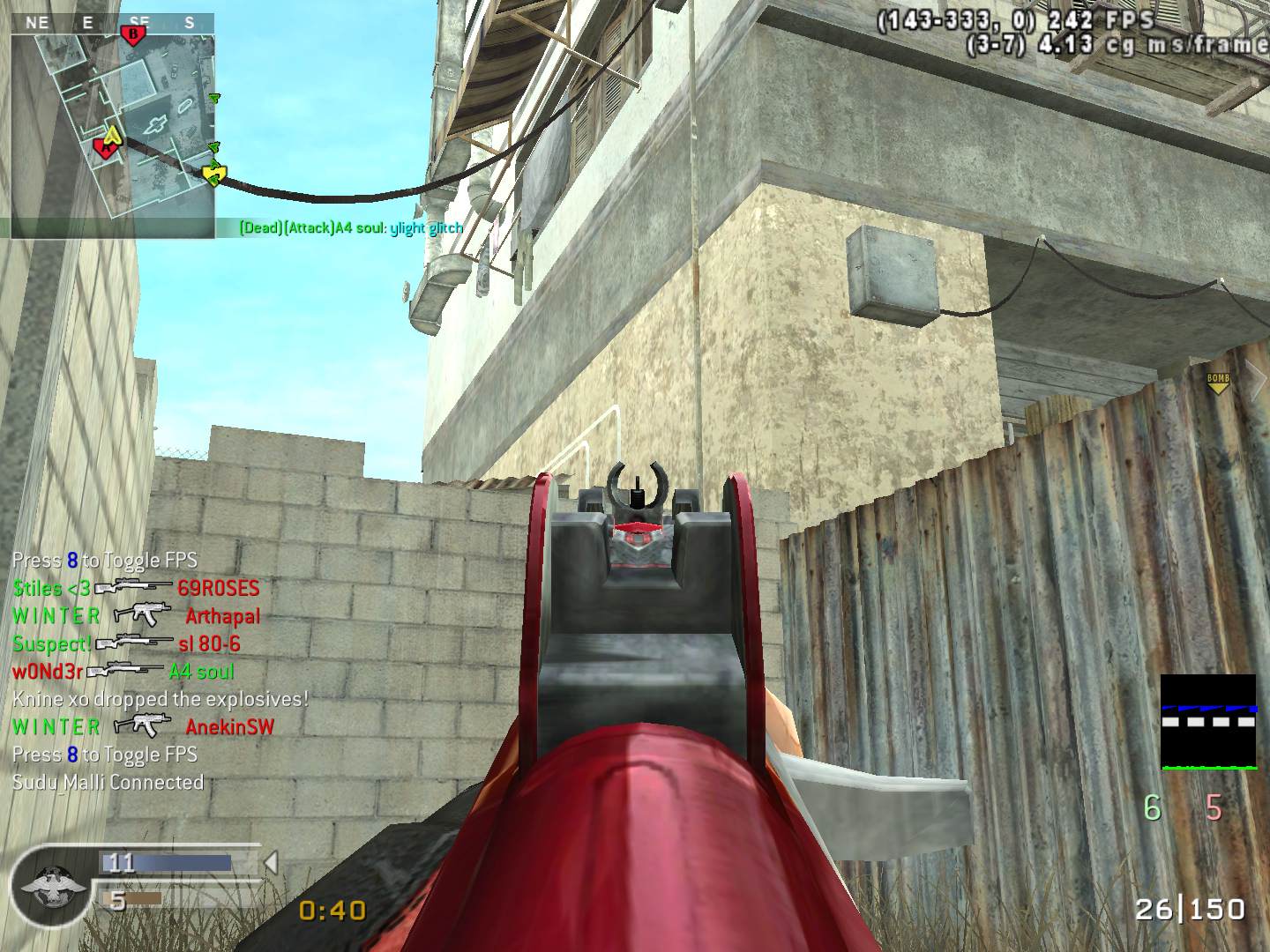This screenshot has width=1270, height=952.
Task: Click the yellow BOMB objective indicator
Action: click(x=1218, y=383)
